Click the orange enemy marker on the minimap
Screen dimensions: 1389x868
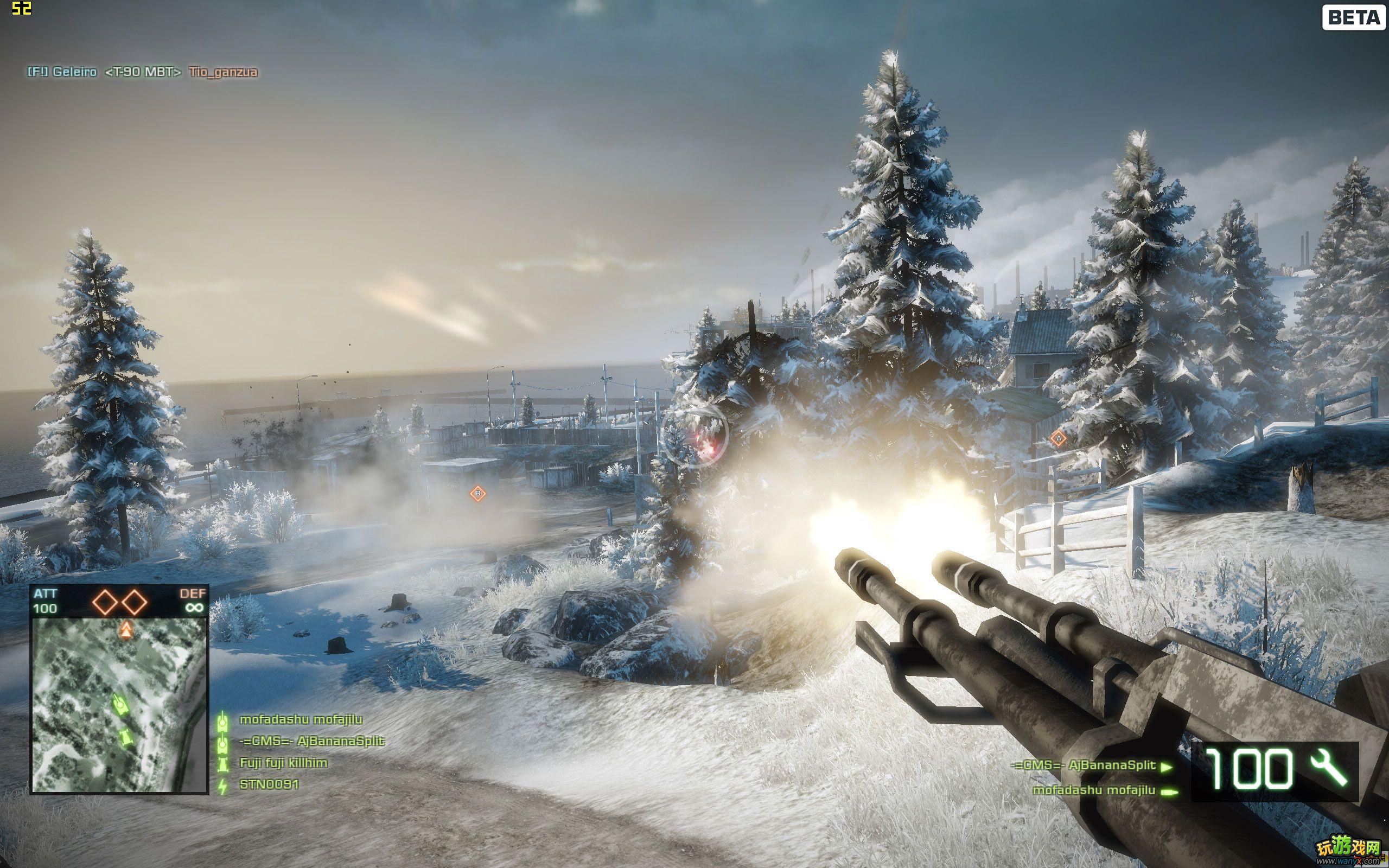[126, 630]
